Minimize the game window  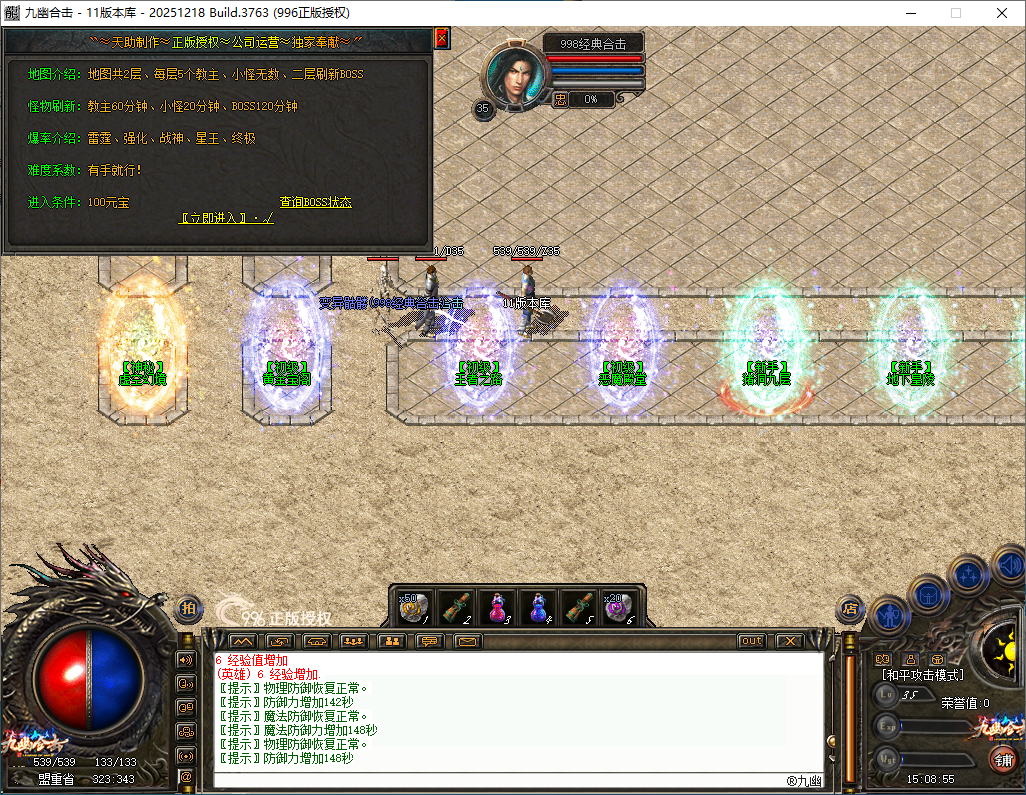(910, 13)
